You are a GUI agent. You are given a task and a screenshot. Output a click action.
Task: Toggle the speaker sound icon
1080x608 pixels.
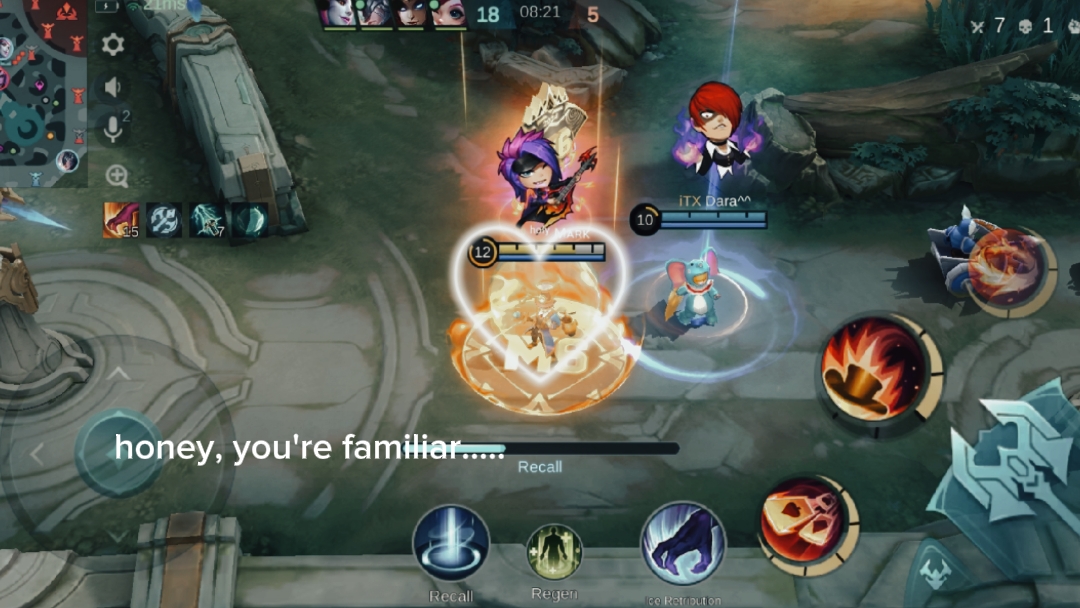[x=113, y=87]
